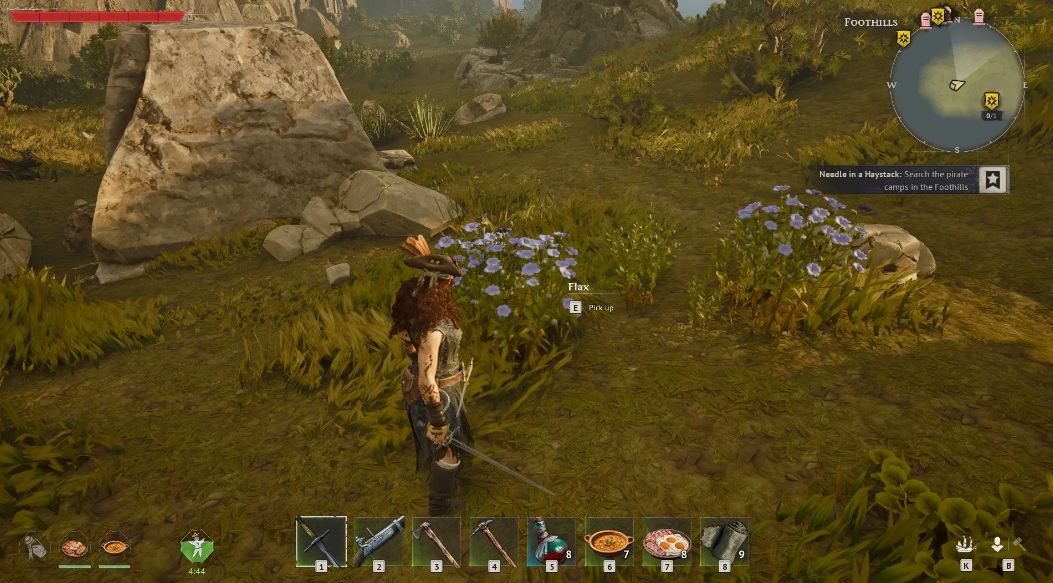Select the pickaxe hotbar slot
This screenshot has height=583, width=1053.
click(x=494, y=541)
